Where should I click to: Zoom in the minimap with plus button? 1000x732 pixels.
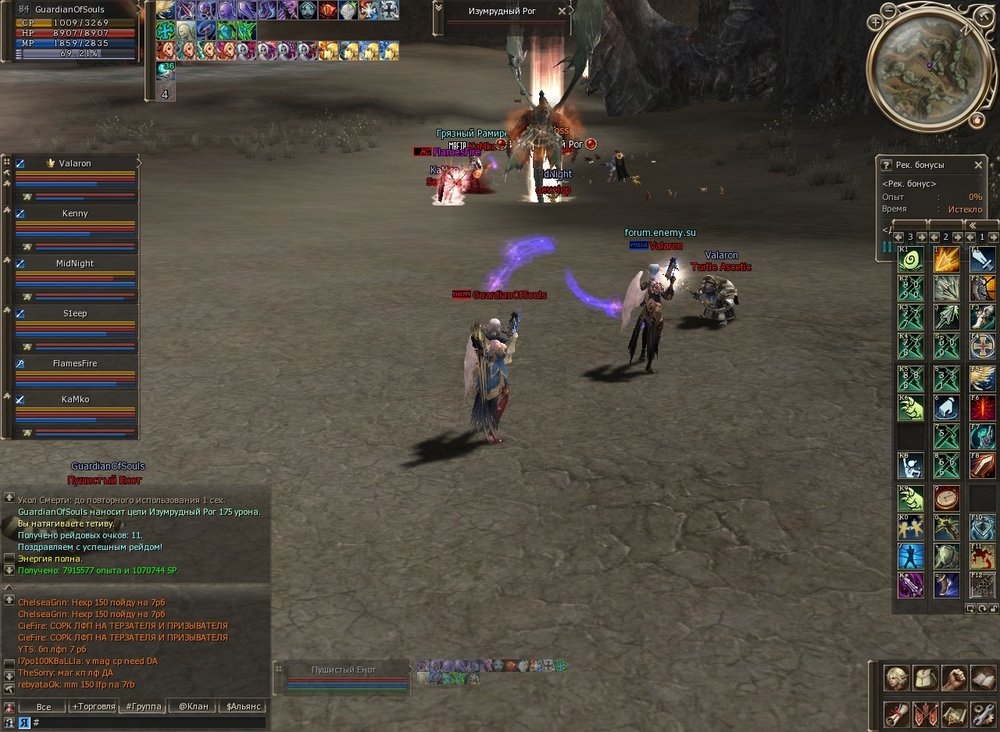pos(876,21)
